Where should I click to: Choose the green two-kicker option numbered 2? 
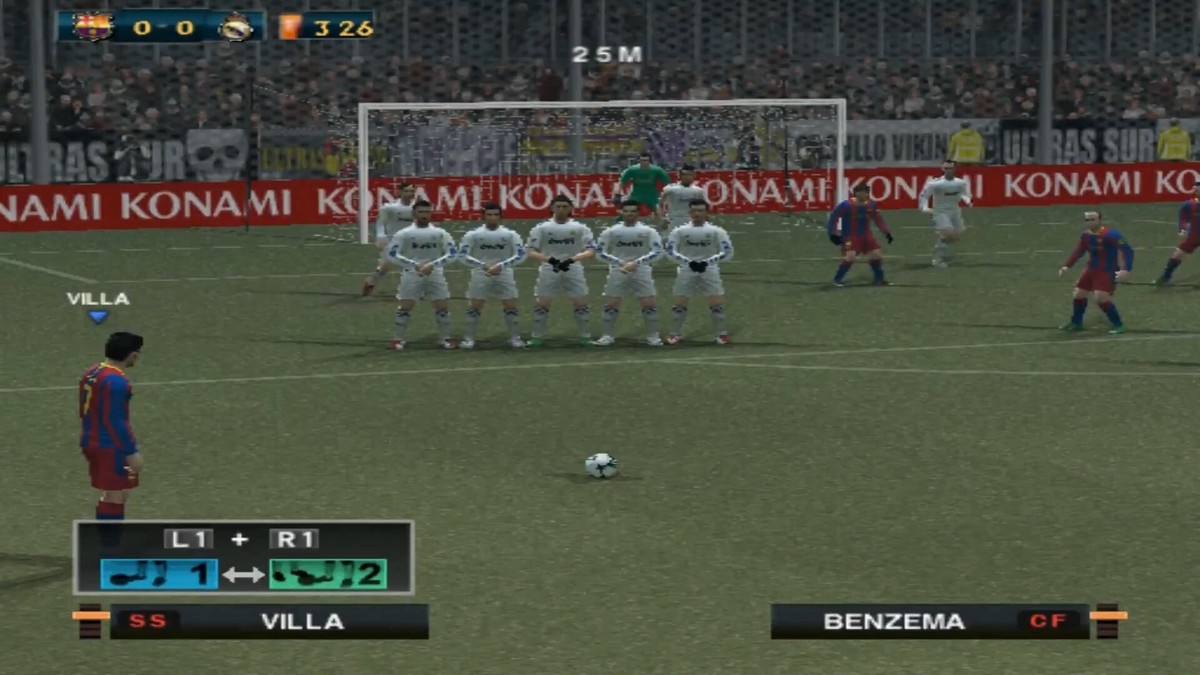tap(327, 574)
